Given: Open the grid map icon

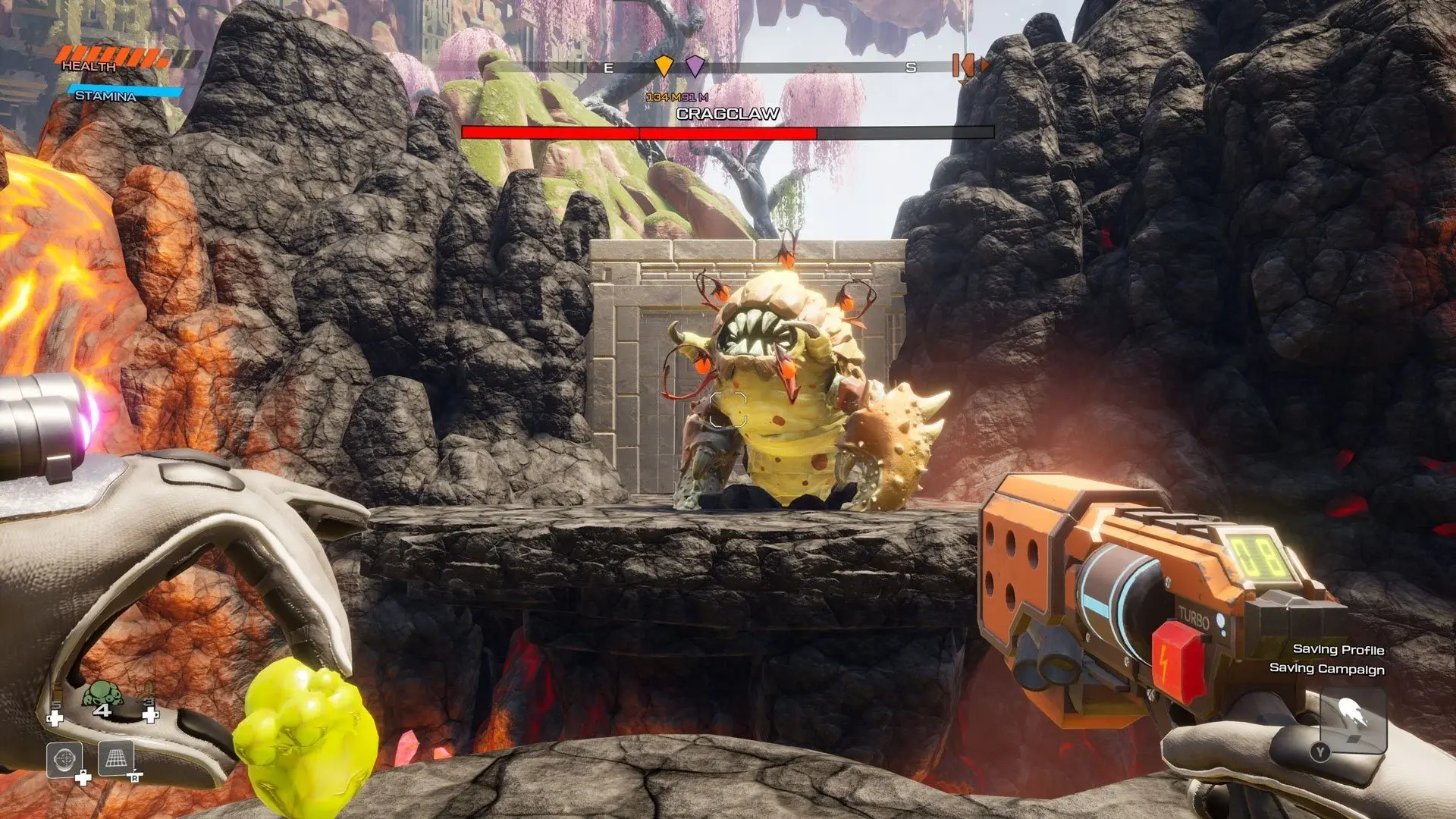Looking at the screenshot, I should coord(116,758).
